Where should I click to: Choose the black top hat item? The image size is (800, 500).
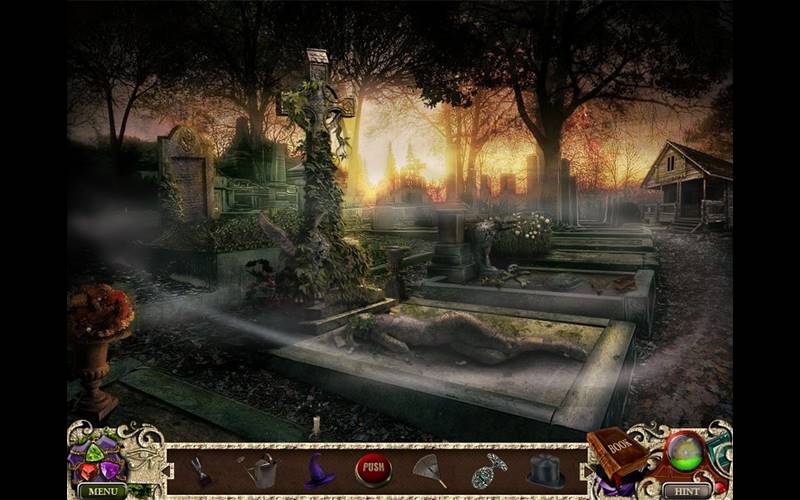click(546, 470)
